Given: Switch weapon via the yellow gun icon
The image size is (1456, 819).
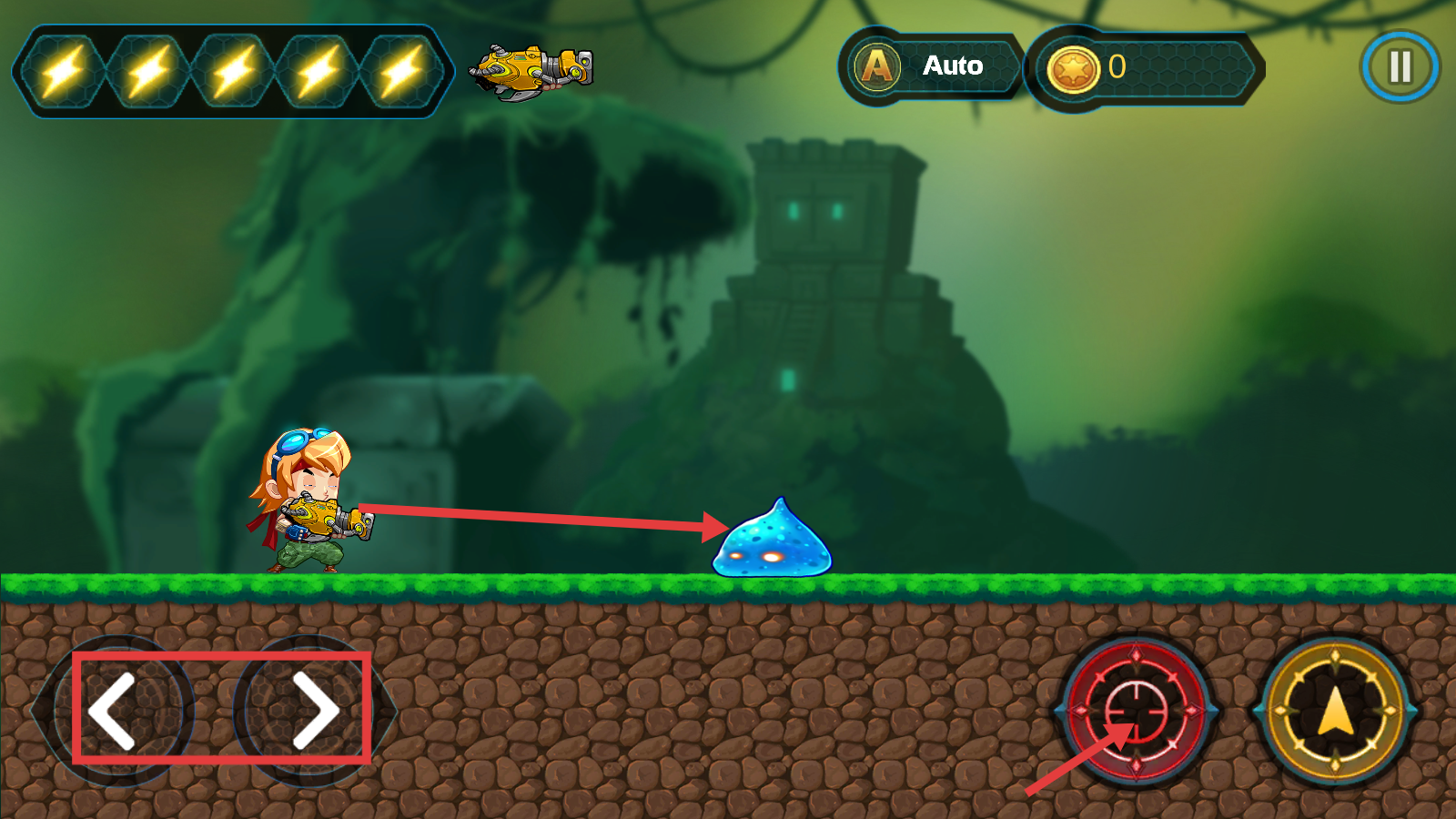Looking at the screenshot, I should click(531, 71).
